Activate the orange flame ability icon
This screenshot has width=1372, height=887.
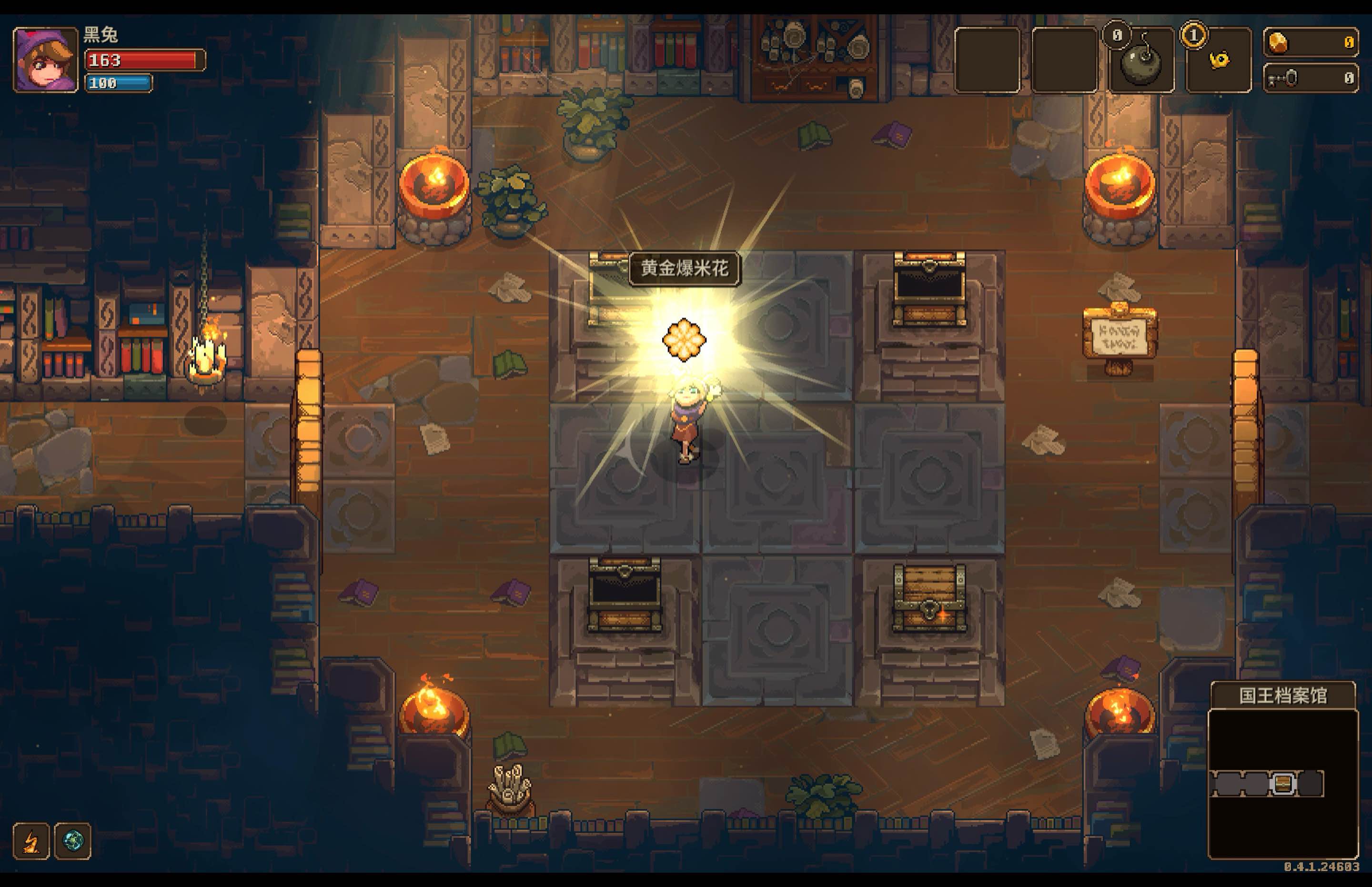point(31,841)
